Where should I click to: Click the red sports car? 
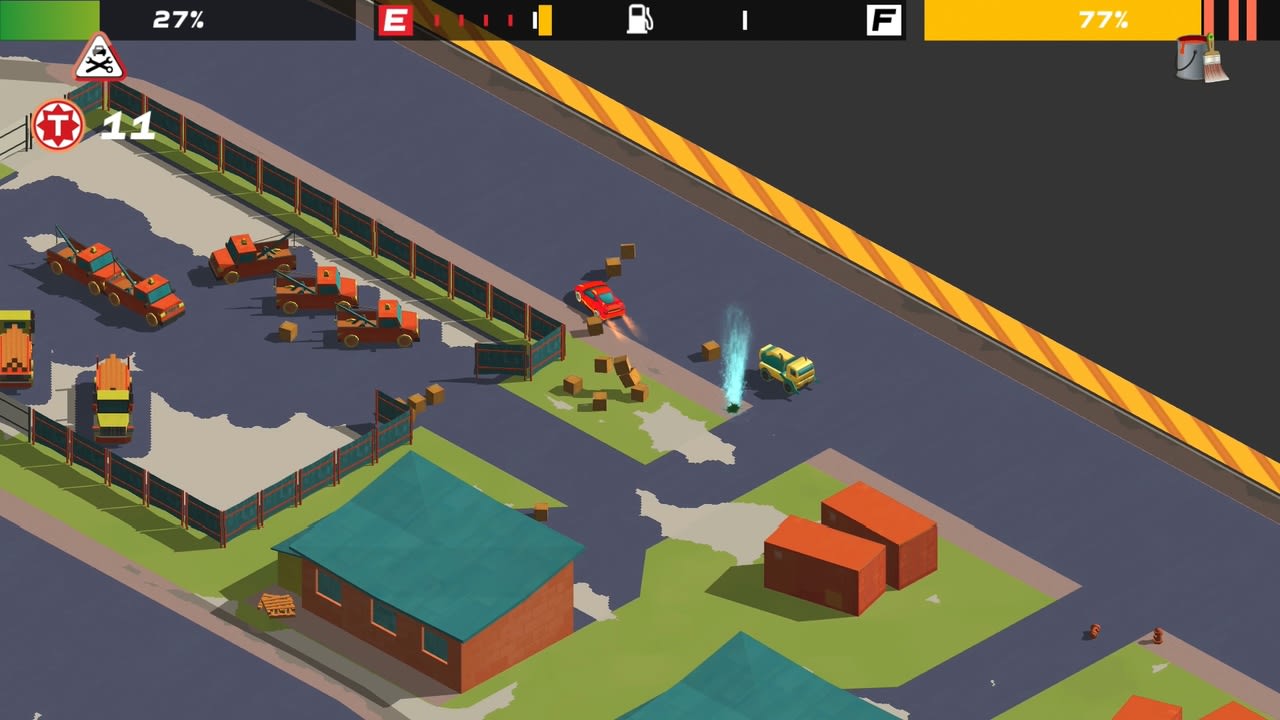click(600, 298)
